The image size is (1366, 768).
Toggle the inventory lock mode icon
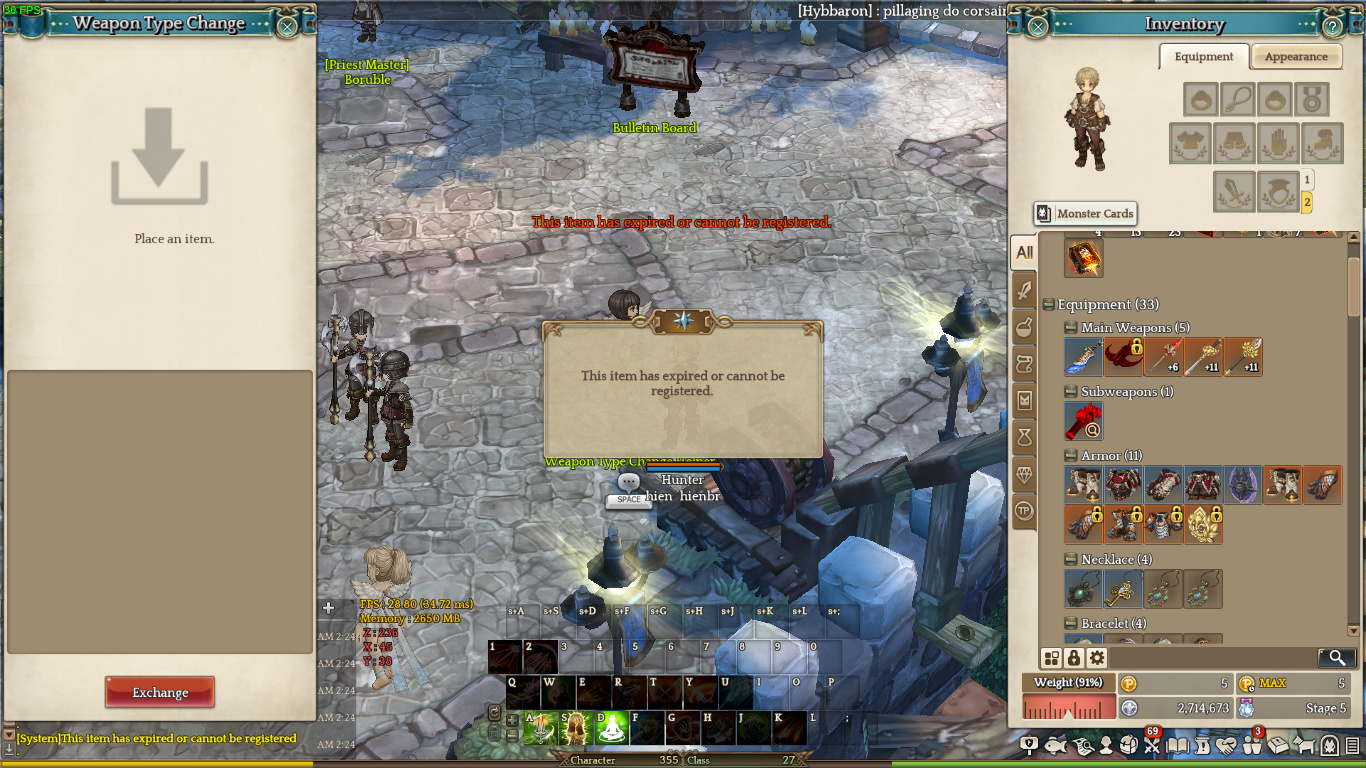1074,658
